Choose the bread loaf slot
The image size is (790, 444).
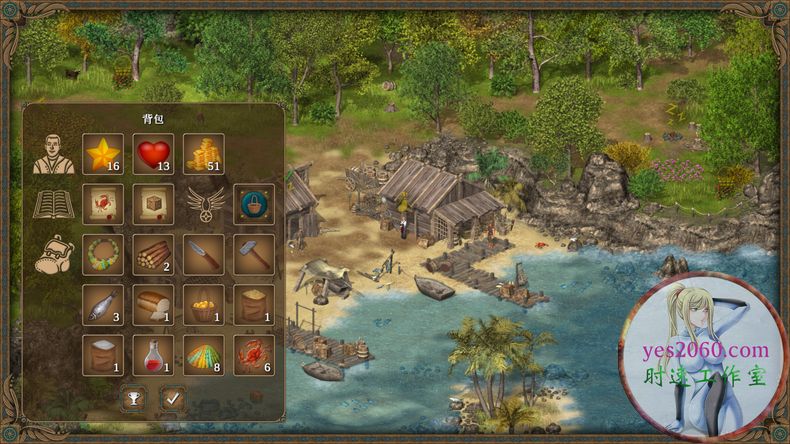[x=153, y=304]
